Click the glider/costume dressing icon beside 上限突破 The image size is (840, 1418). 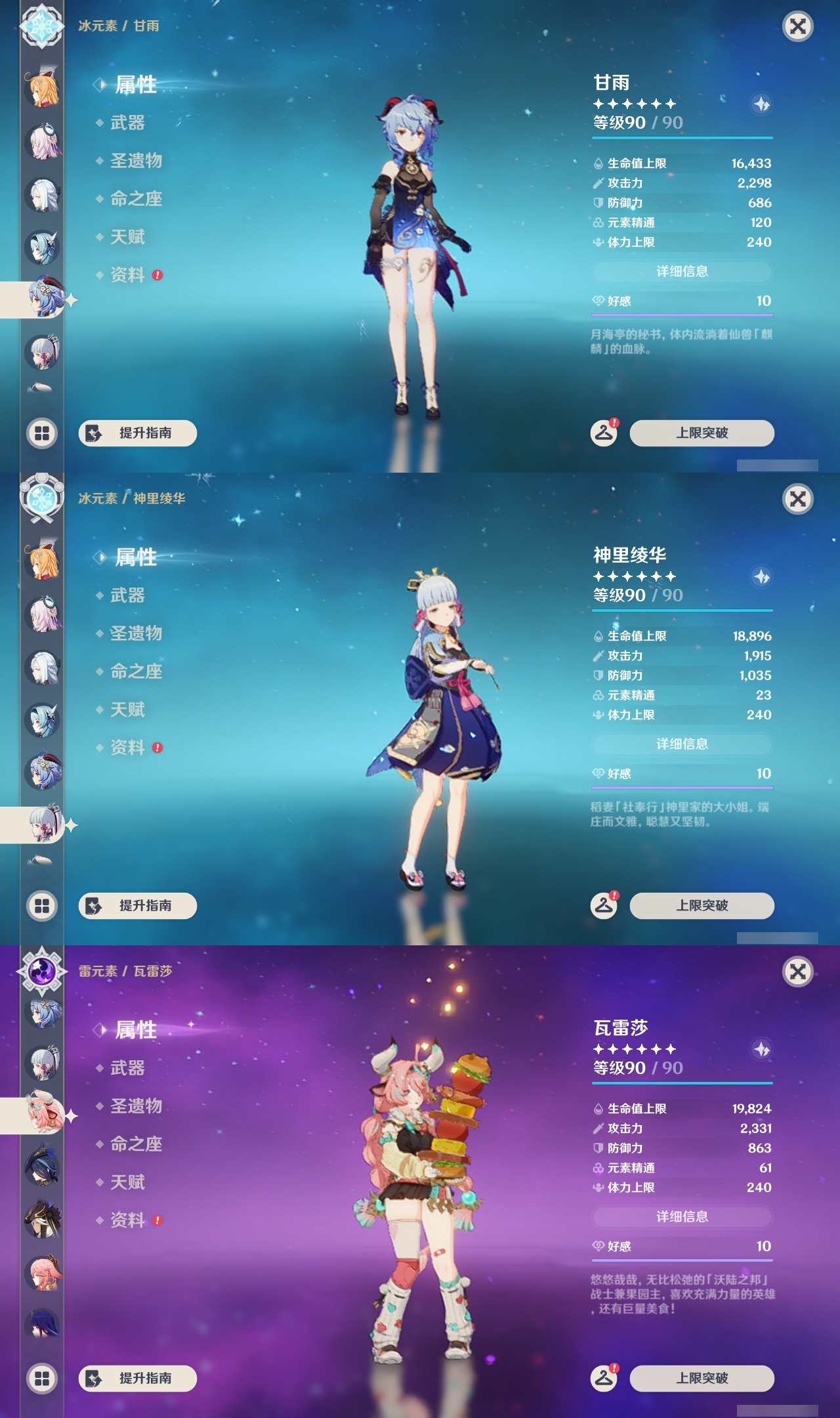(604, 432)
